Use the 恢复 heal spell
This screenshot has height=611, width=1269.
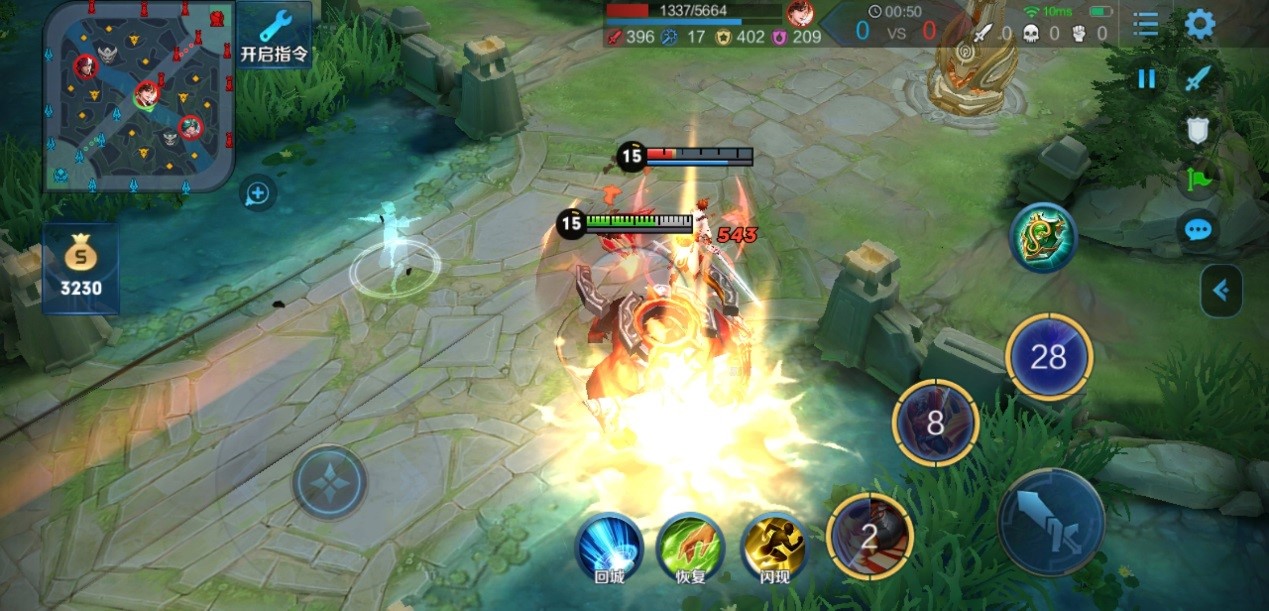690,546
